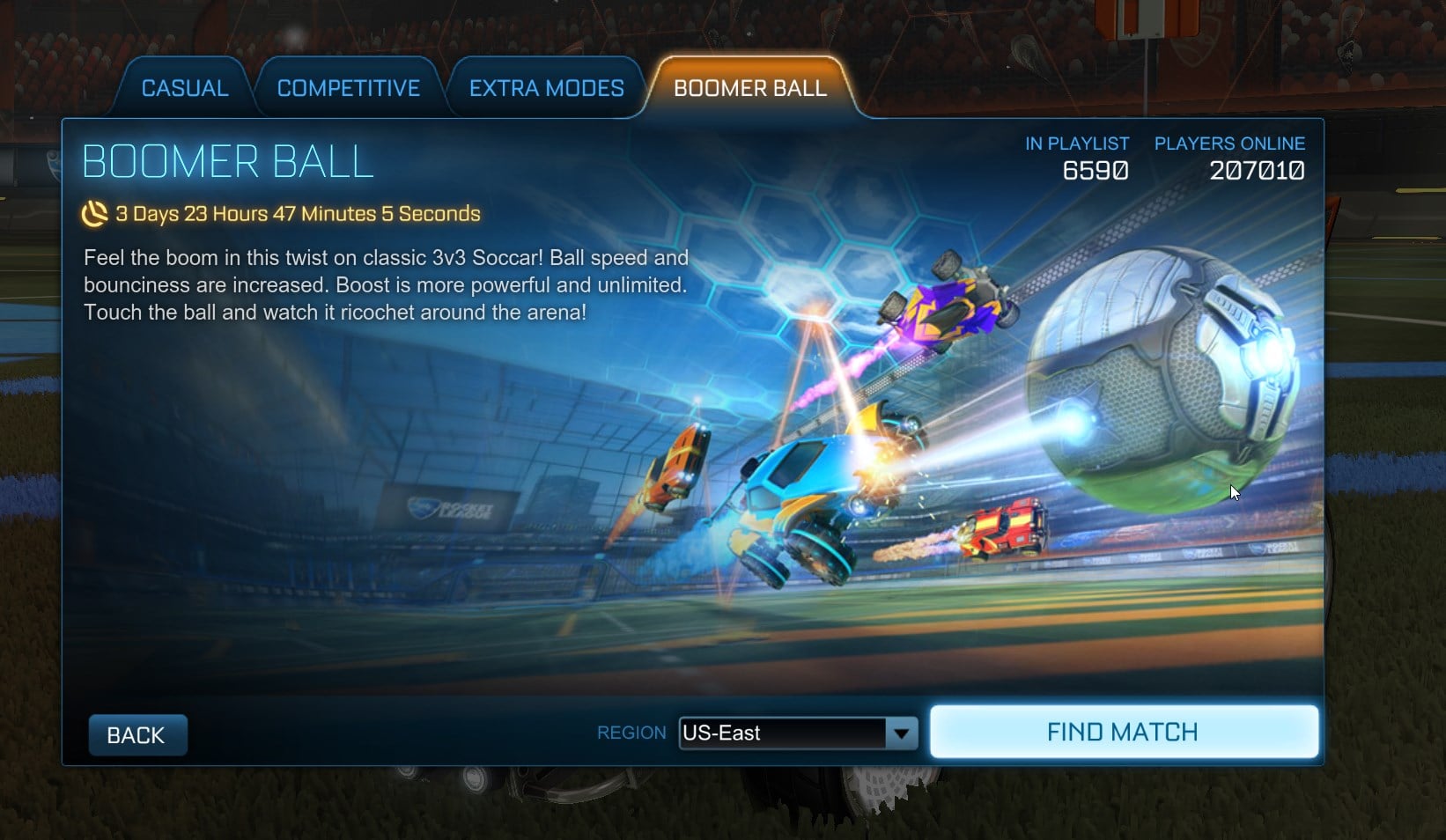Click the BOOMER BALL title heading
Viewport: 1446px width, 840px height.
pyautogui.click(x=226, y=160)
